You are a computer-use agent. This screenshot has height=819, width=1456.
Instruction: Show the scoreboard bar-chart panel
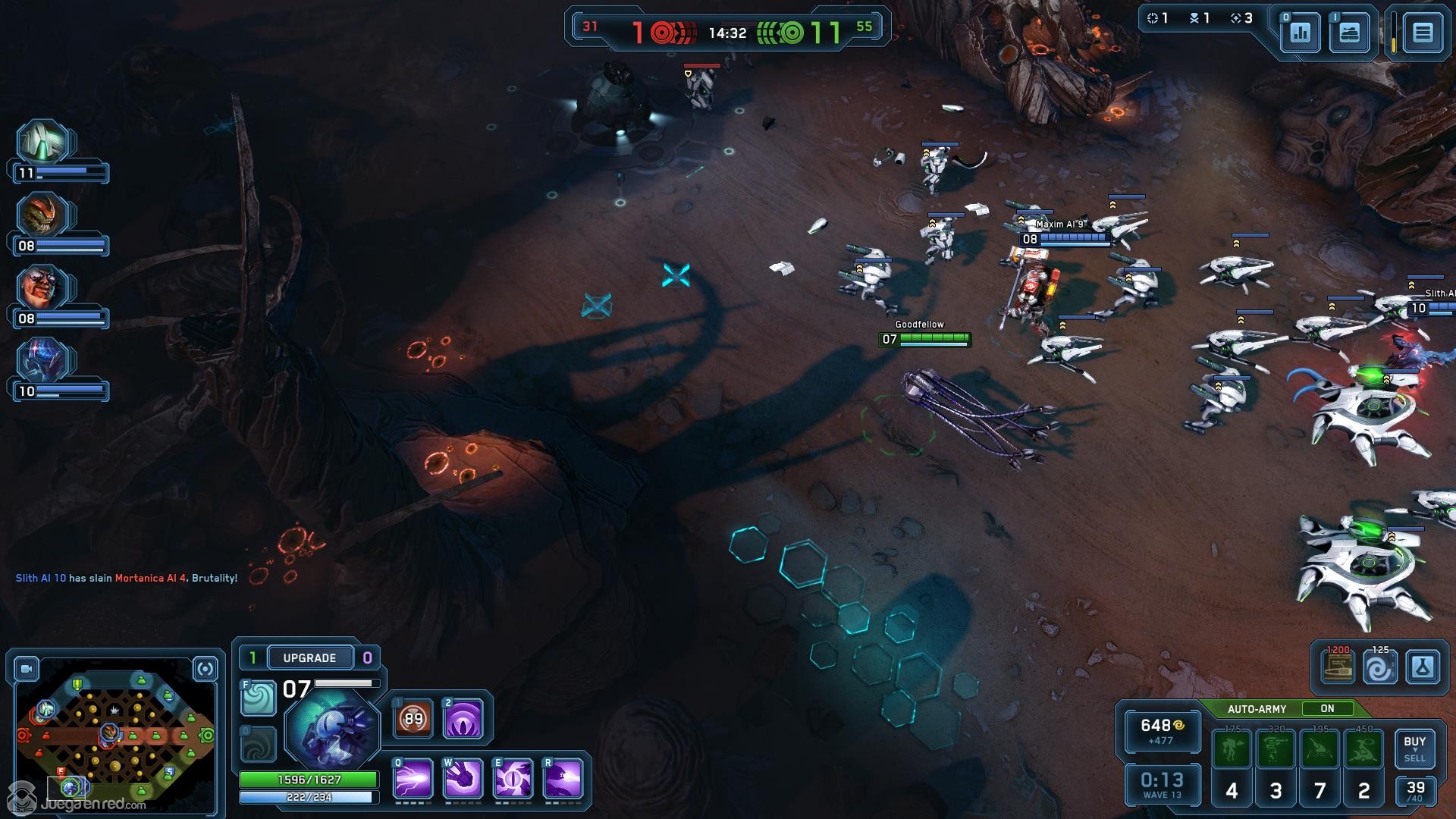point(1301,33)
